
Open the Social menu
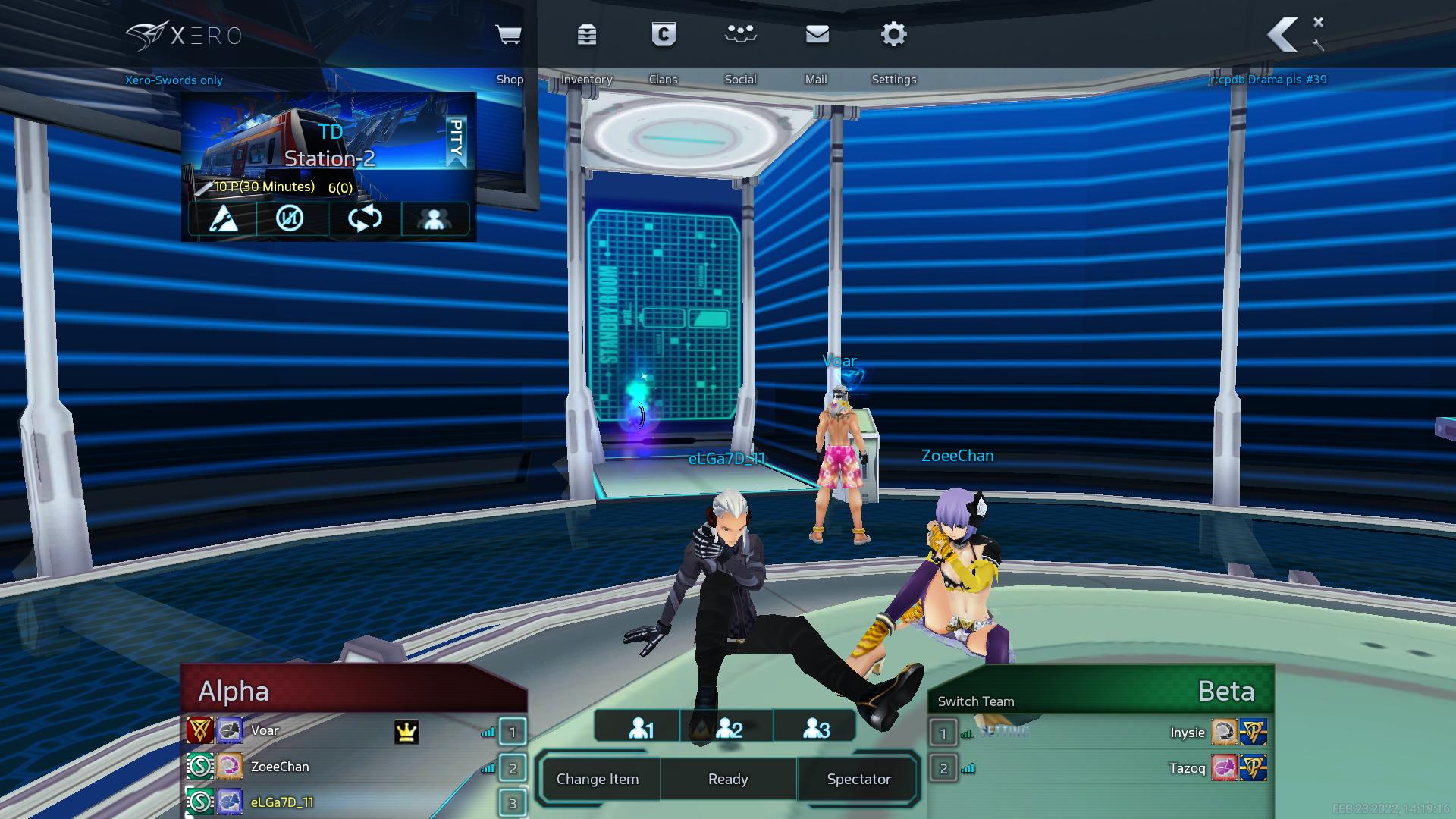pyautogui.click(x=740, y=35)
